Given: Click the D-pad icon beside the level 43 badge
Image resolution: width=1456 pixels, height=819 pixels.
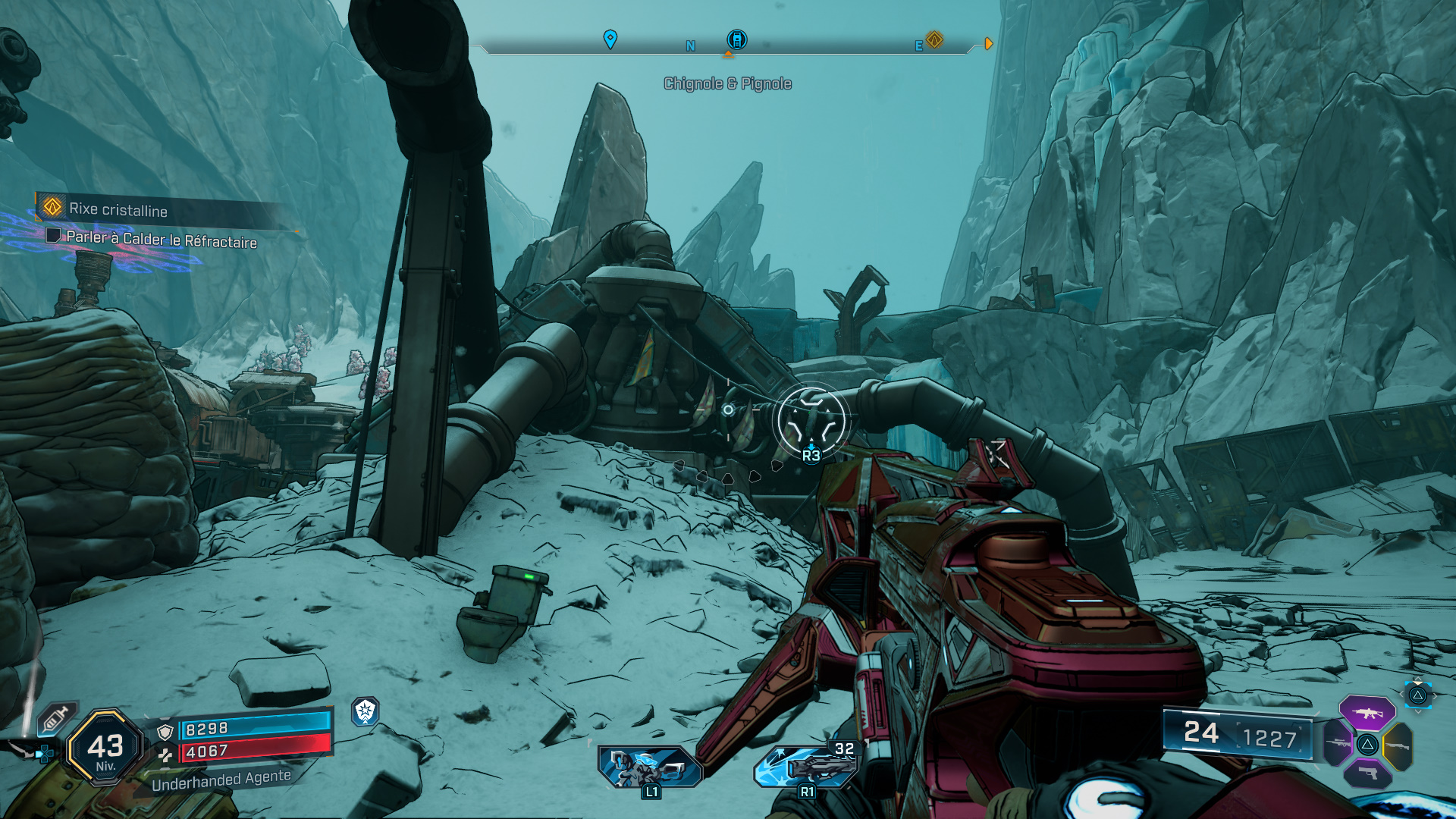Looking at the screenshot, I should click(43, 752).
